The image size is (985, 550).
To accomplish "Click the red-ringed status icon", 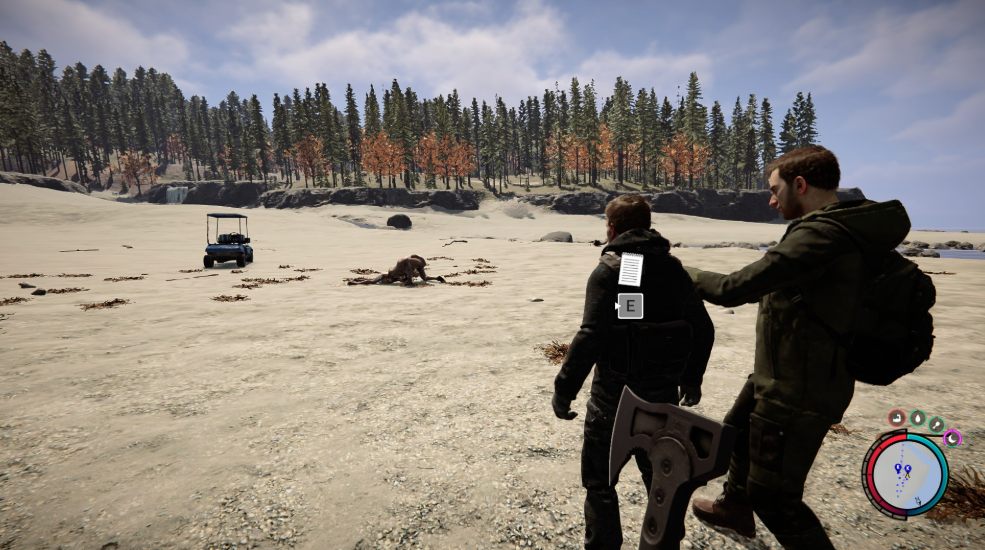I will point(897,417).
